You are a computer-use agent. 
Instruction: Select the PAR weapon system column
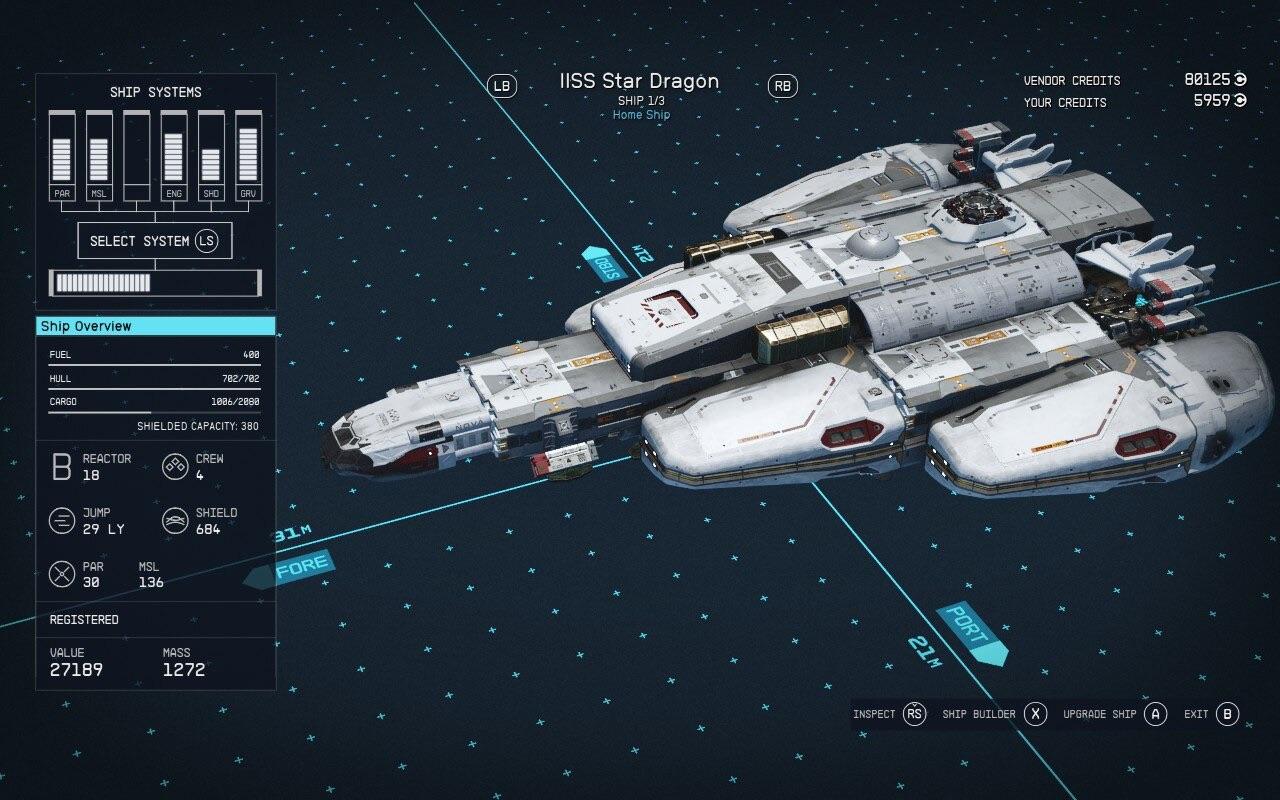tap(62, 156)
